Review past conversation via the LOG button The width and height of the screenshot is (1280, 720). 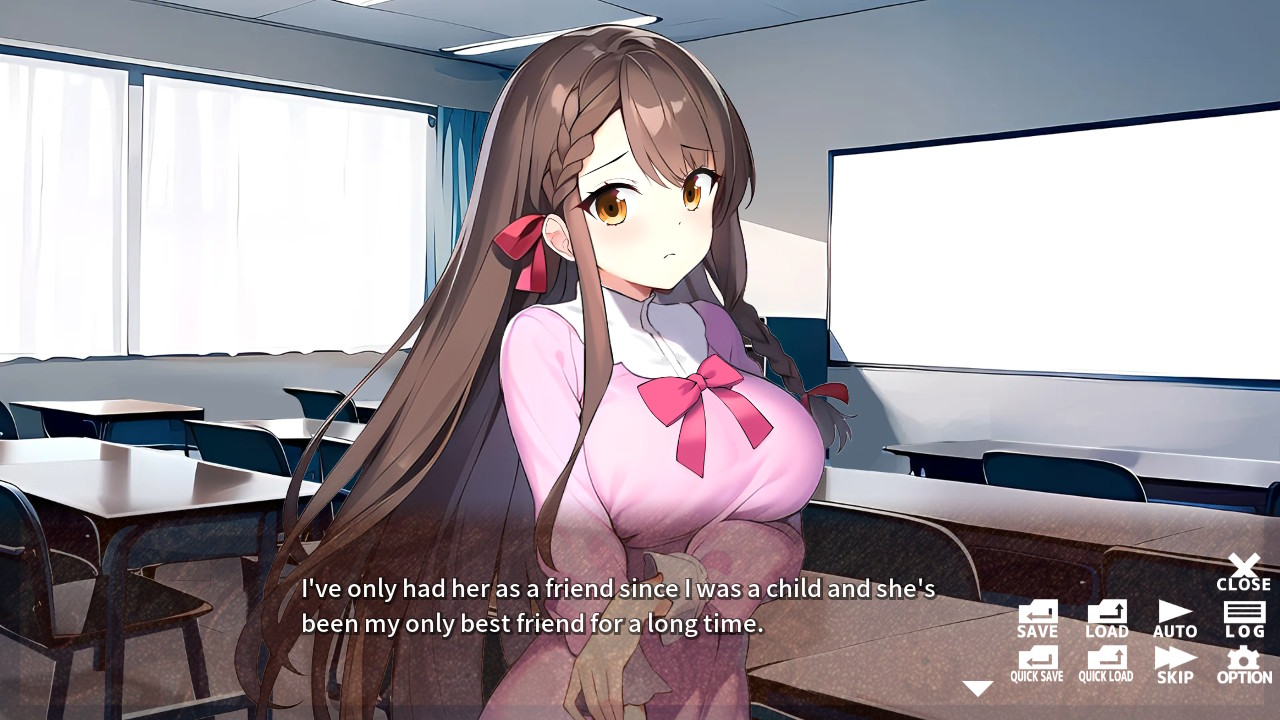pyautogui.click(x=1243, y=615)
